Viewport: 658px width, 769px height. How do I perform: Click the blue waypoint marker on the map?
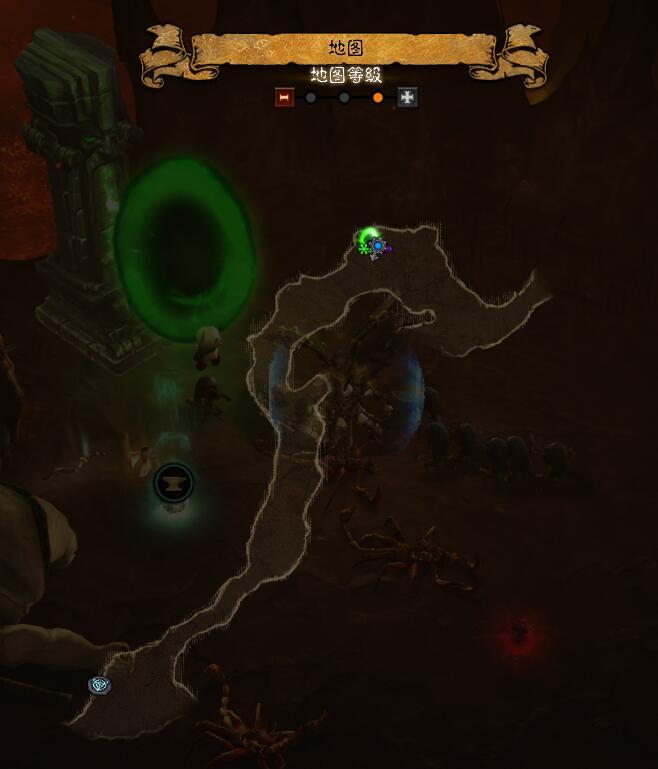[x=99, y=685]
